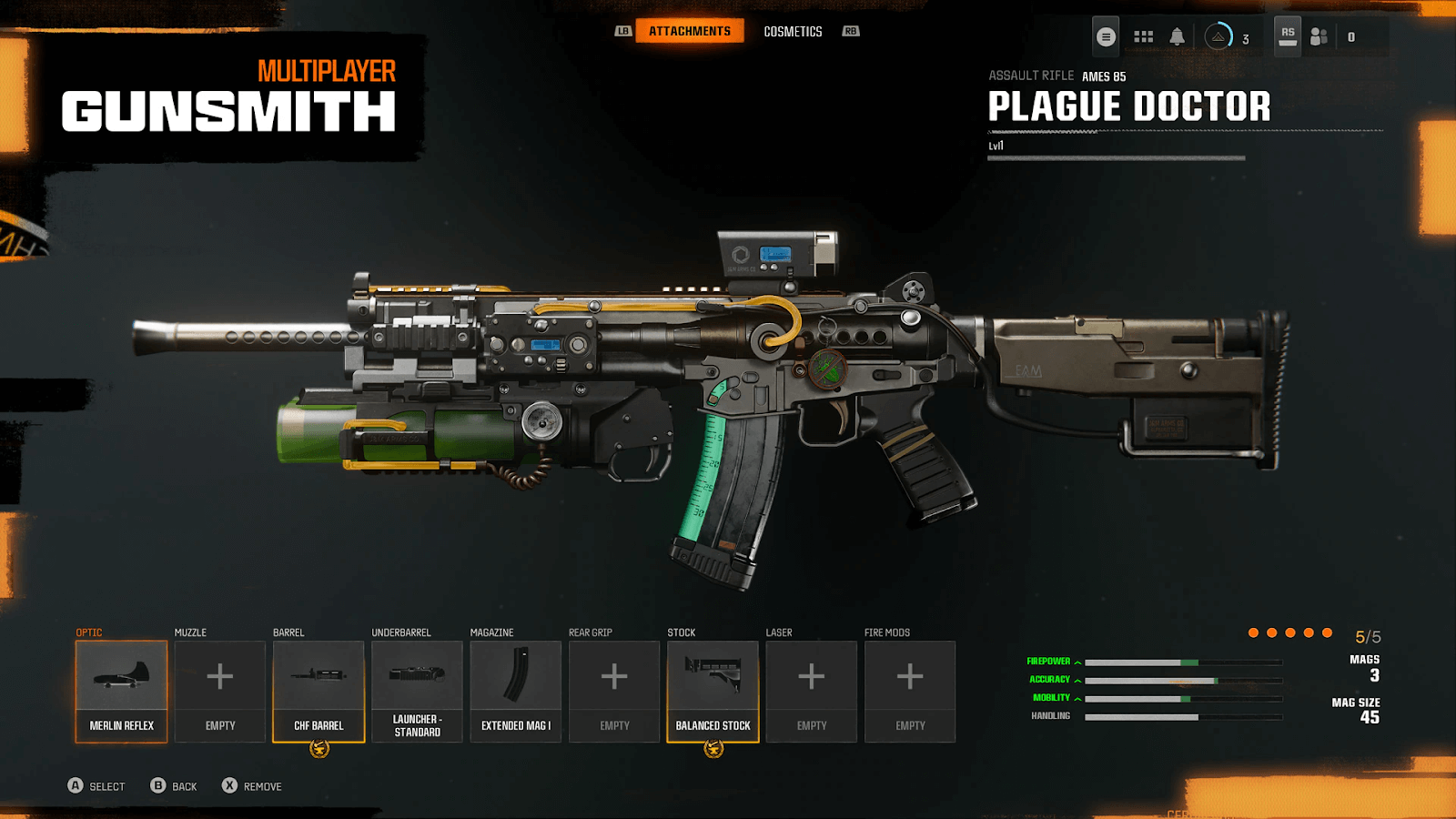This screenshot has height=819, width=1456.
Task: Open the Cosmetics tab
Action: tap(793, 32)
